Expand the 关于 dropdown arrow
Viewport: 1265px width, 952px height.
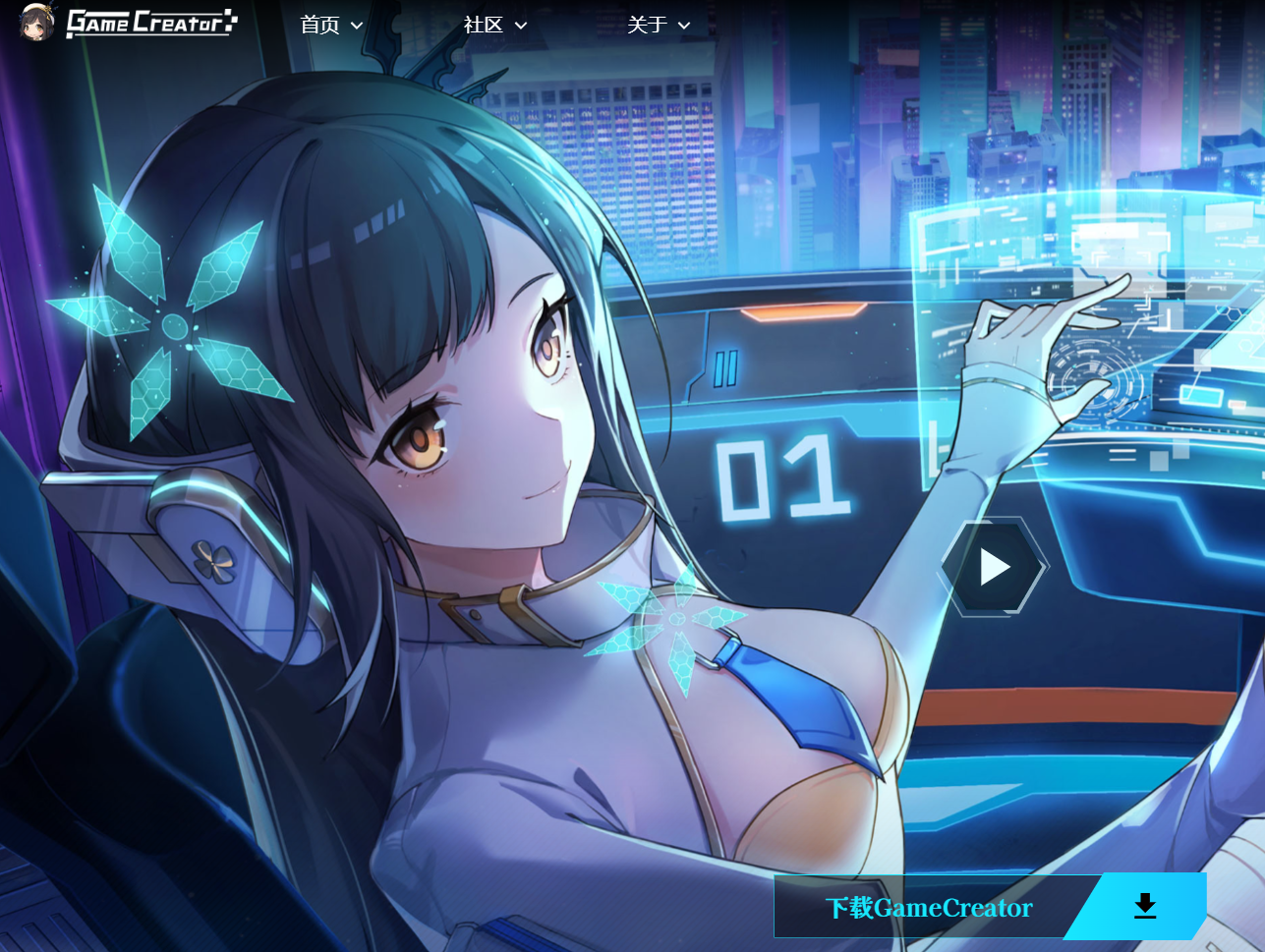pos(683,26)
